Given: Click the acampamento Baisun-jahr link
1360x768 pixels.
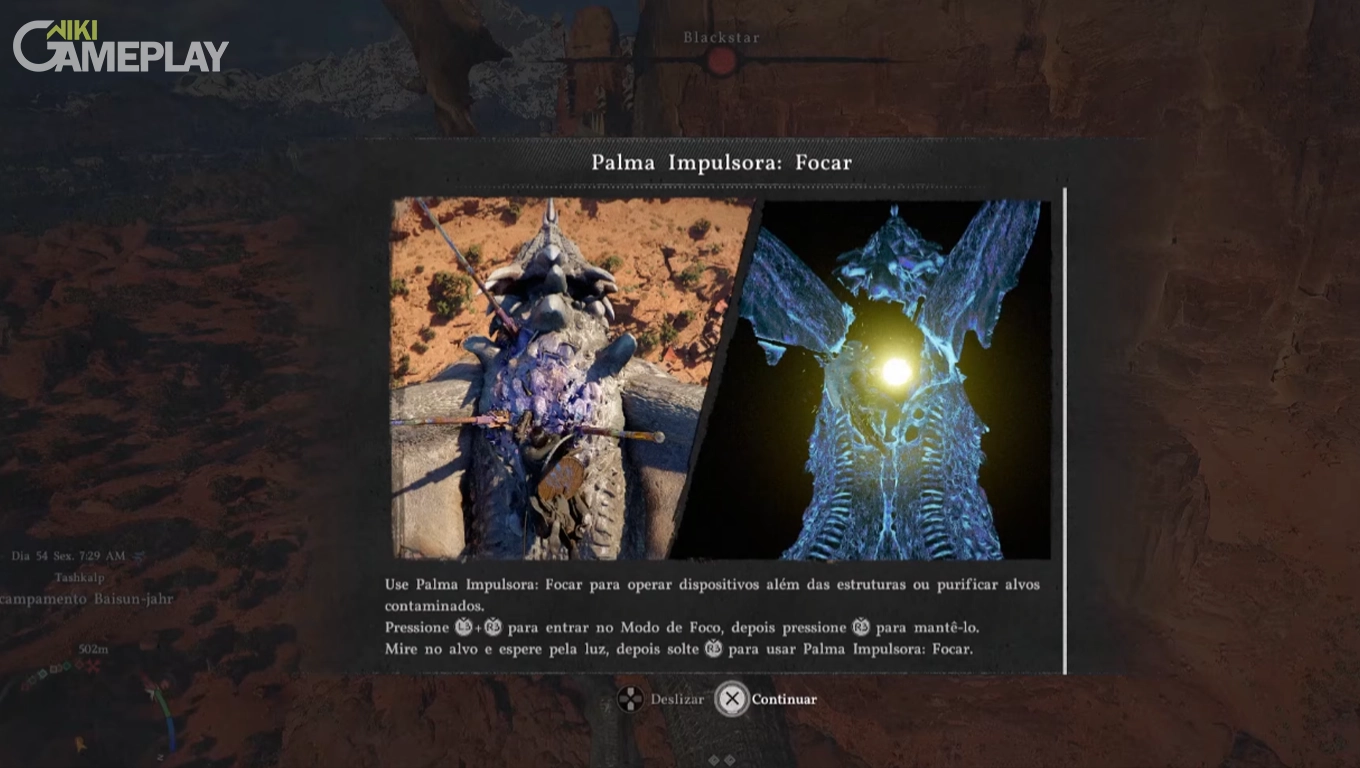Looking at the screenshot, I should (x=86, y=599).
